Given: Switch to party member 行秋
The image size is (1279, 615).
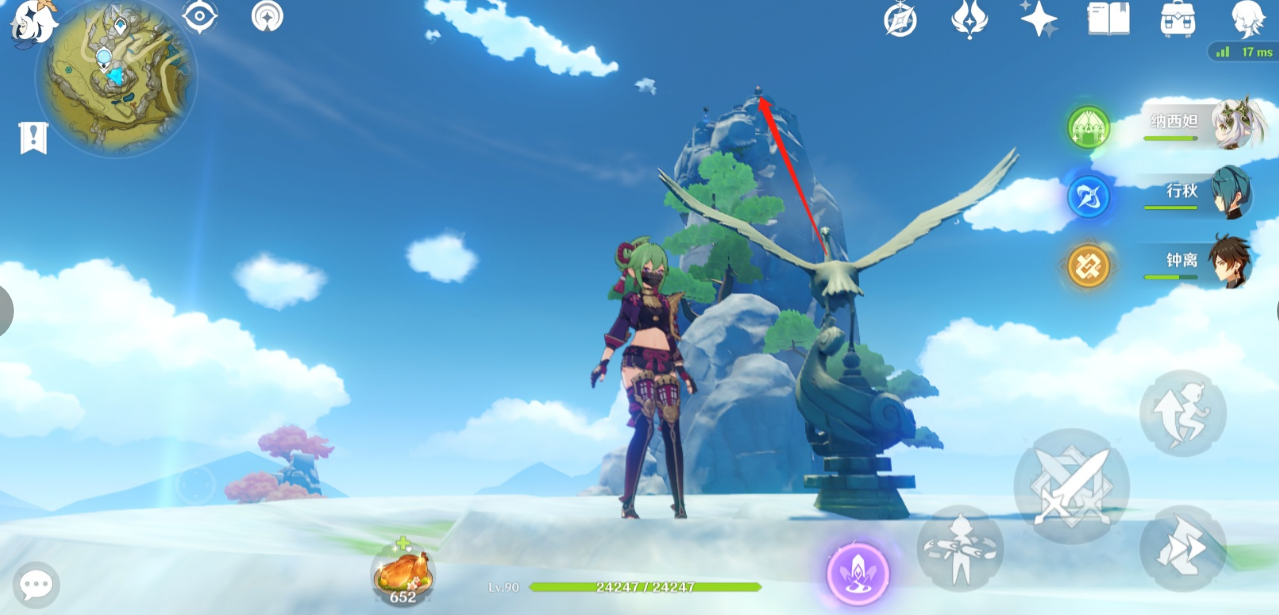Looking at the screenshot, I should [x=1195, y=195].
